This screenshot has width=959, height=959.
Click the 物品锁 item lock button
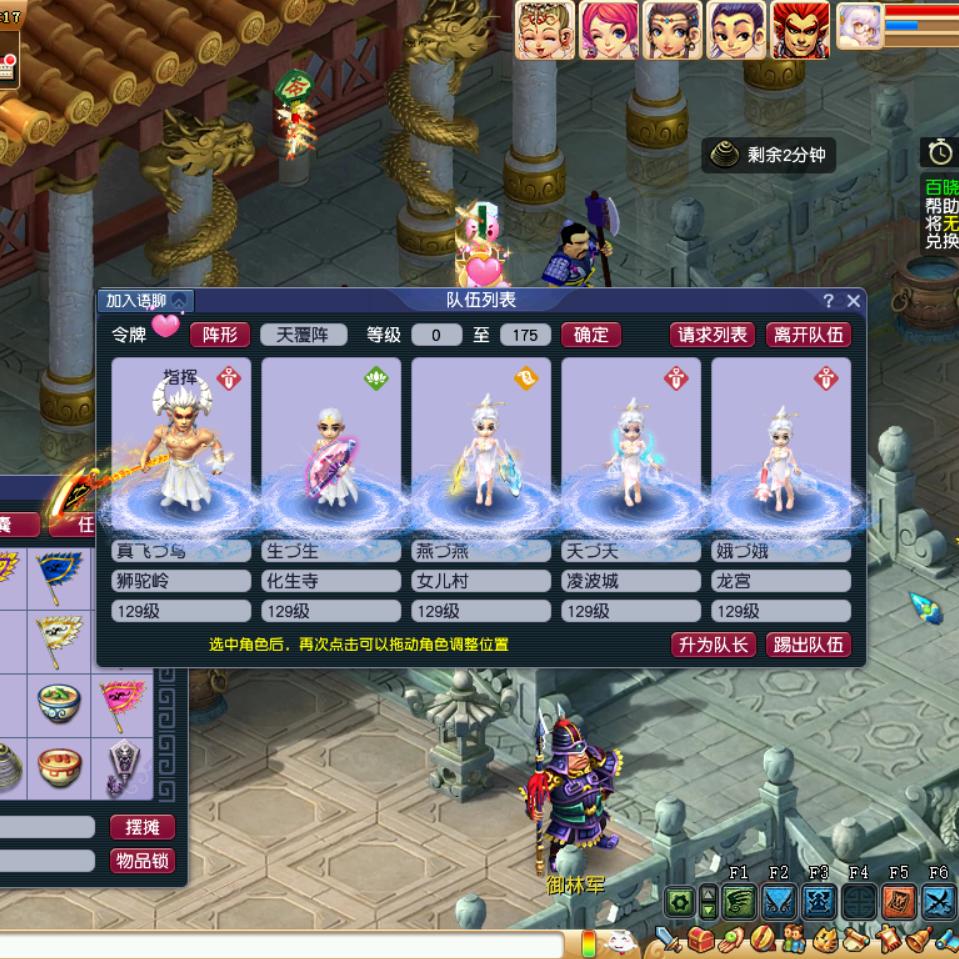142,860
